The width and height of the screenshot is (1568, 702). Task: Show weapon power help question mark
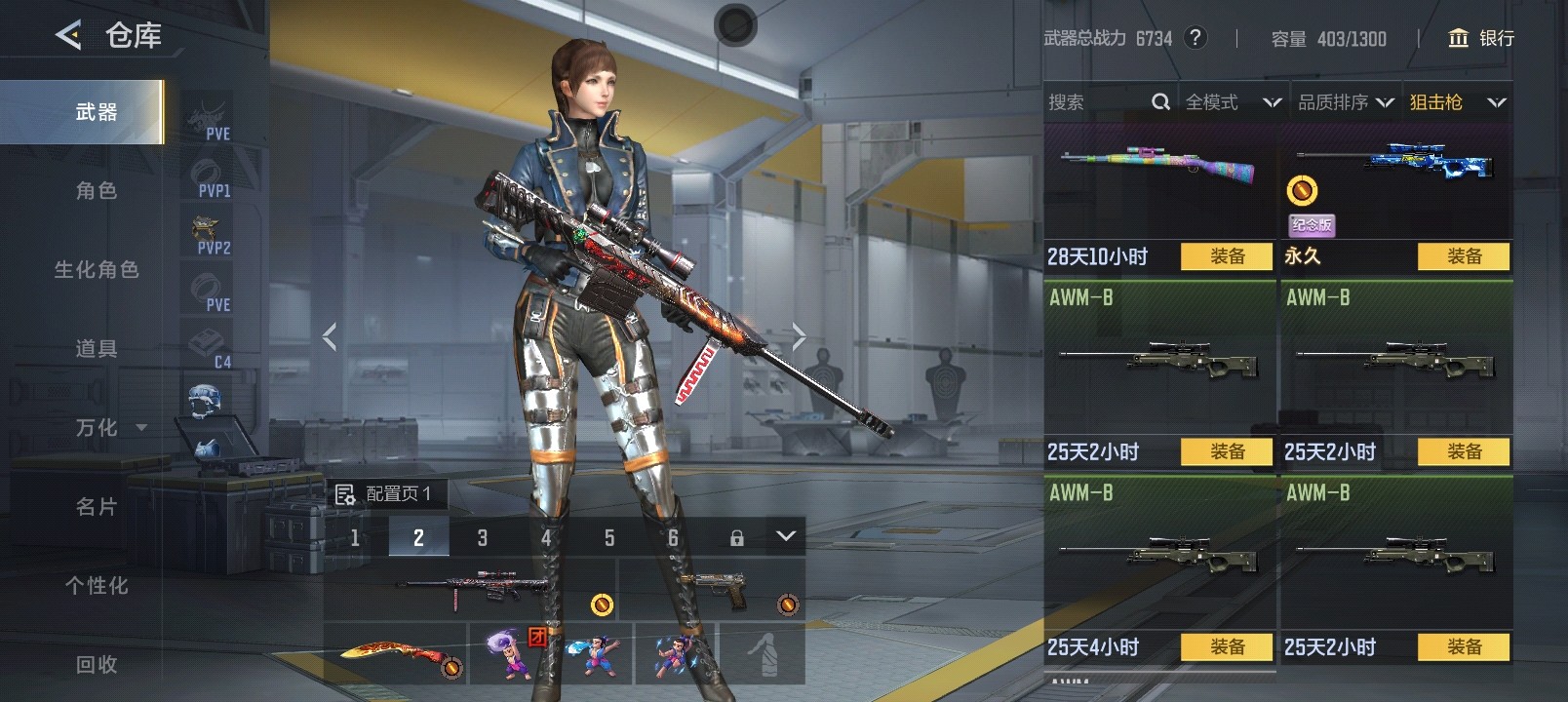point(1195,38)
